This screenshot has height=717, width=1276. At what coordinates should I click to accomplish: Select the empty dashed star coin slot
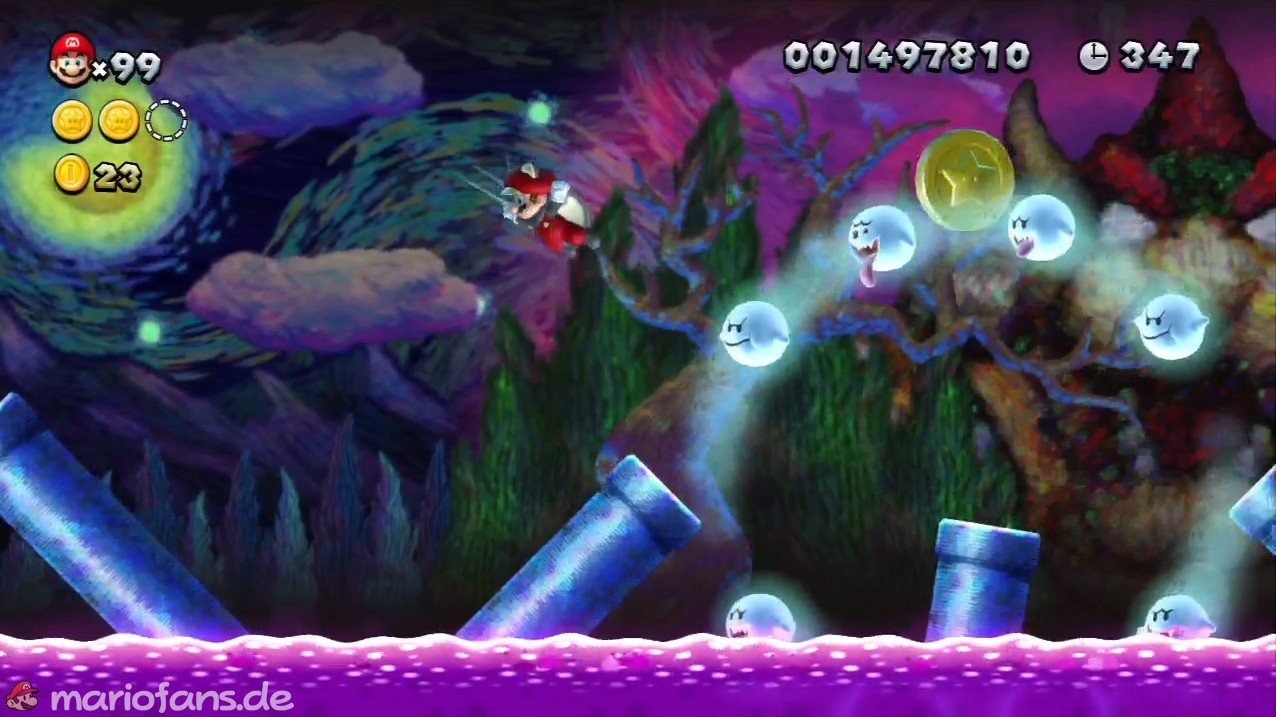[x=166, y=121]
